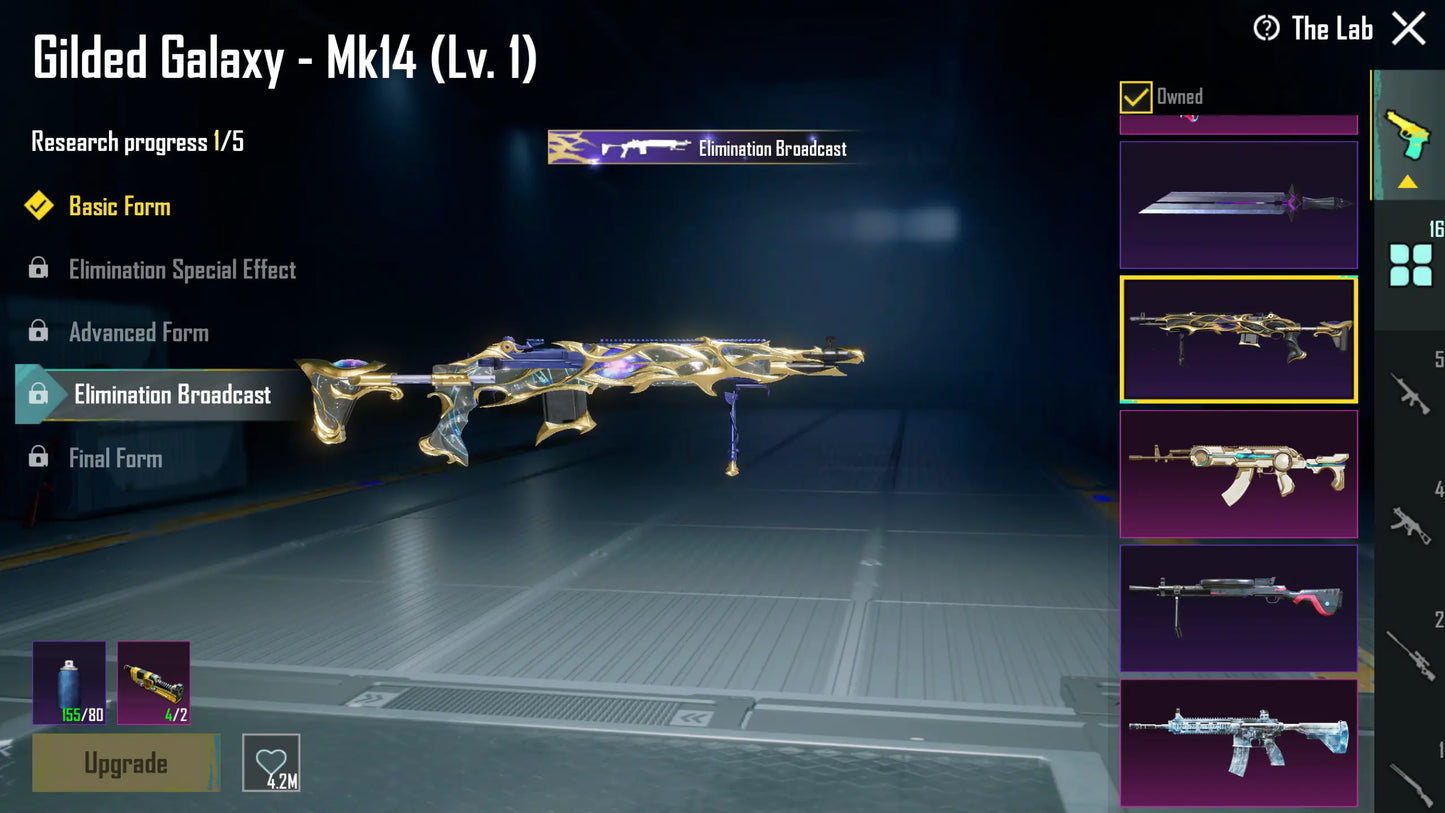
Task: Choose the black machine gun with red stock
Action: tap(1238, 607)
